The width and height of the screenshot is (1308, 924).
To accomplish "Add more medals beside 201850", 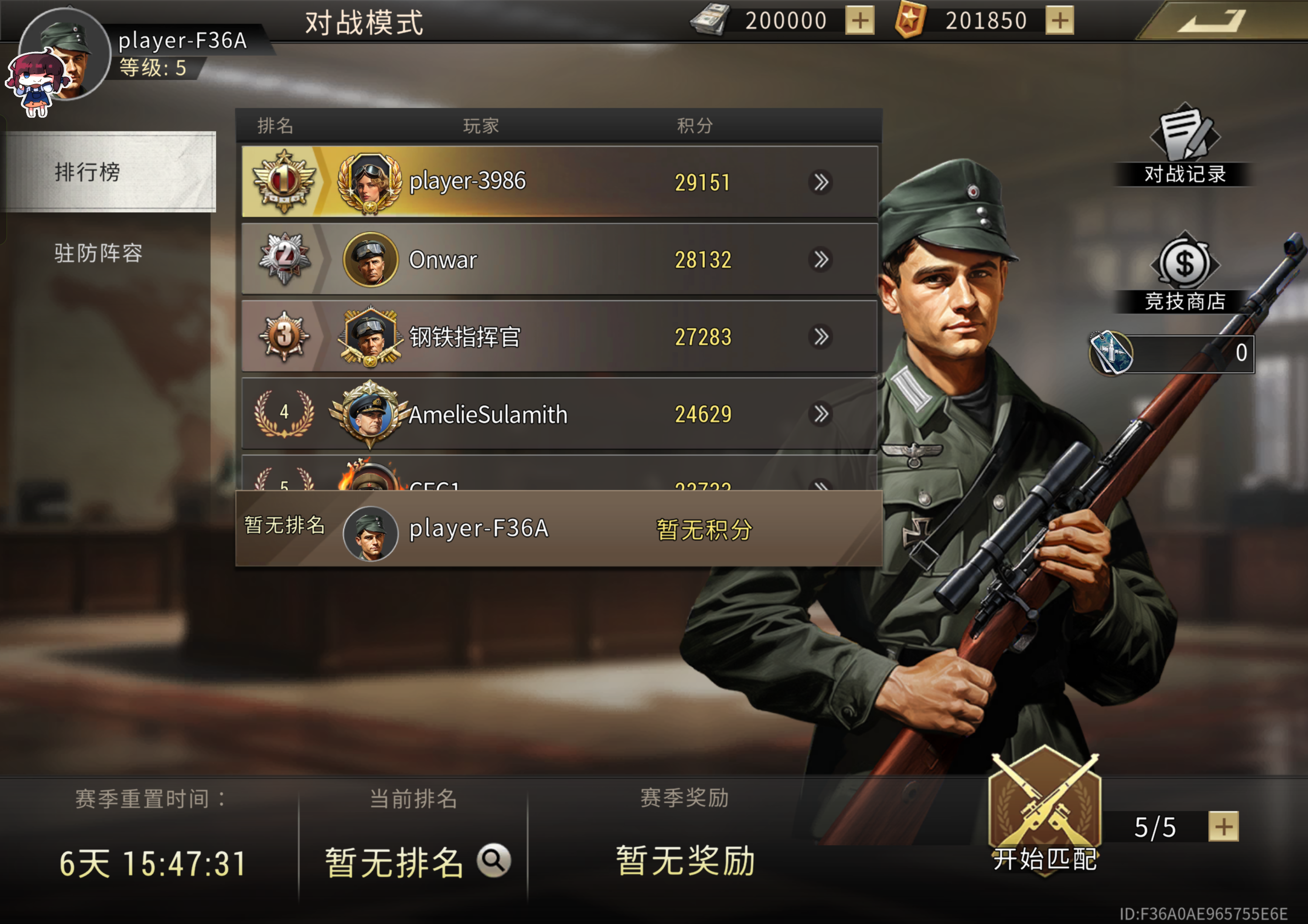I will (x=1059, y=21).
